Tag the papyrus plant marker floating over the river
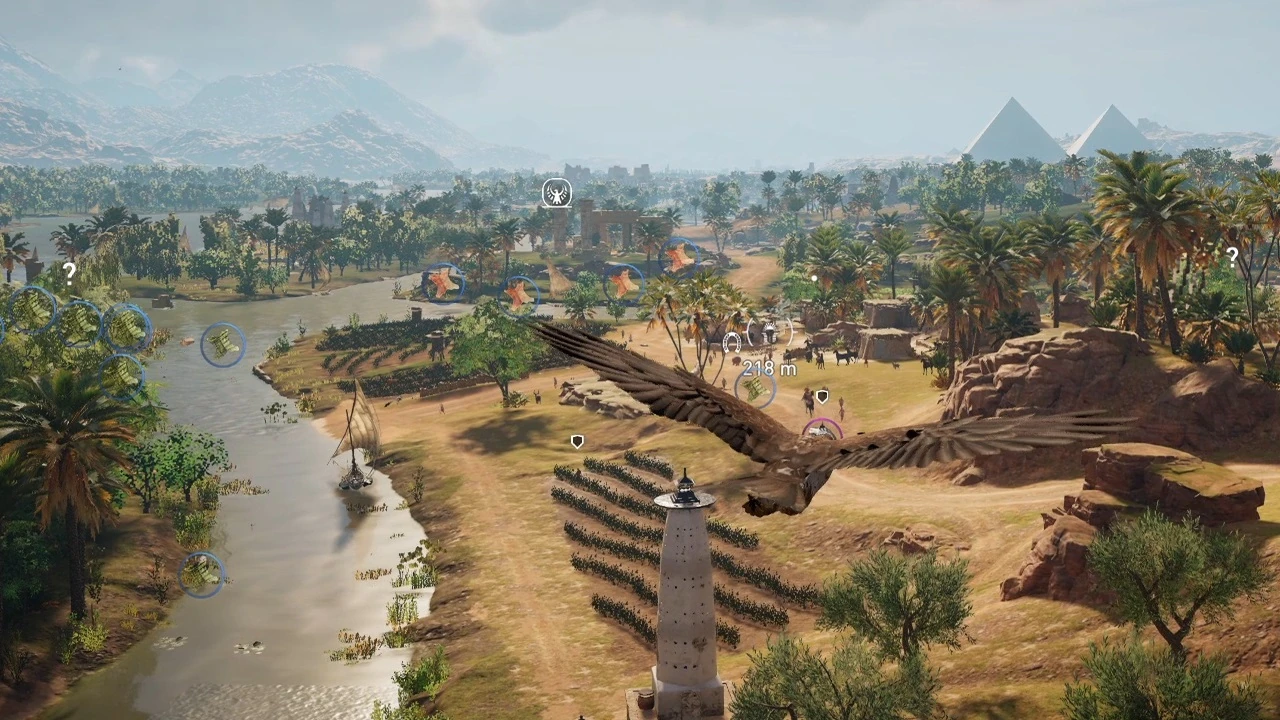The height and width of the screenshot is (720, 1280). tap(221, 345)
